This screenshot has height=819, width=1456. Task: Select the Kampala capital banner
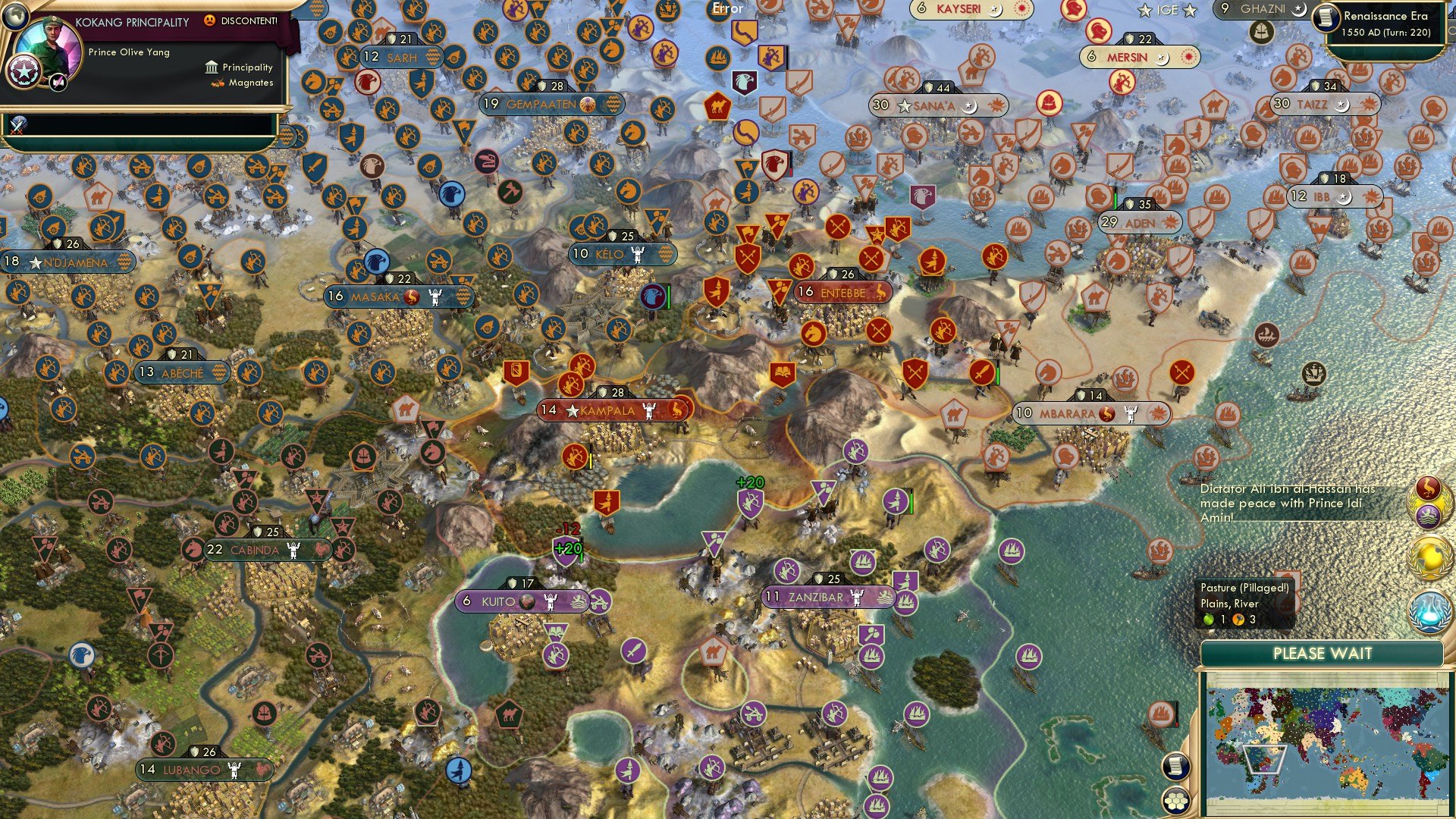[607, 410]
